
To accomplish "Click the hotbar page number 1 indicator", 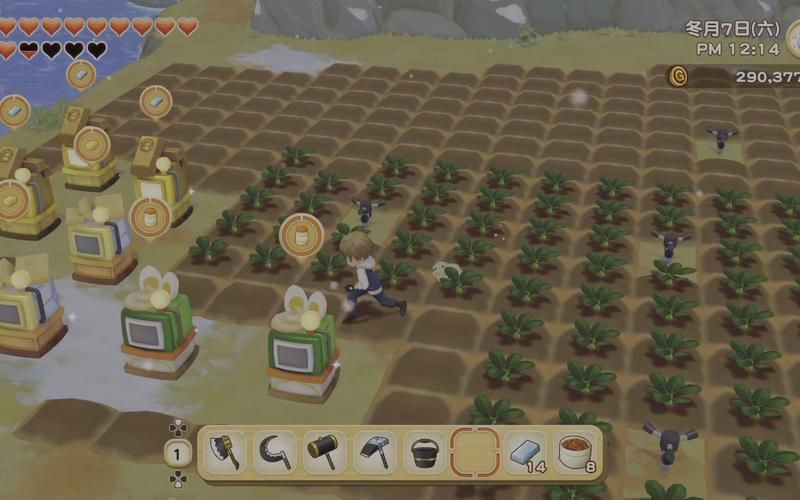I will pyautogui.click(x=177, y=452).
